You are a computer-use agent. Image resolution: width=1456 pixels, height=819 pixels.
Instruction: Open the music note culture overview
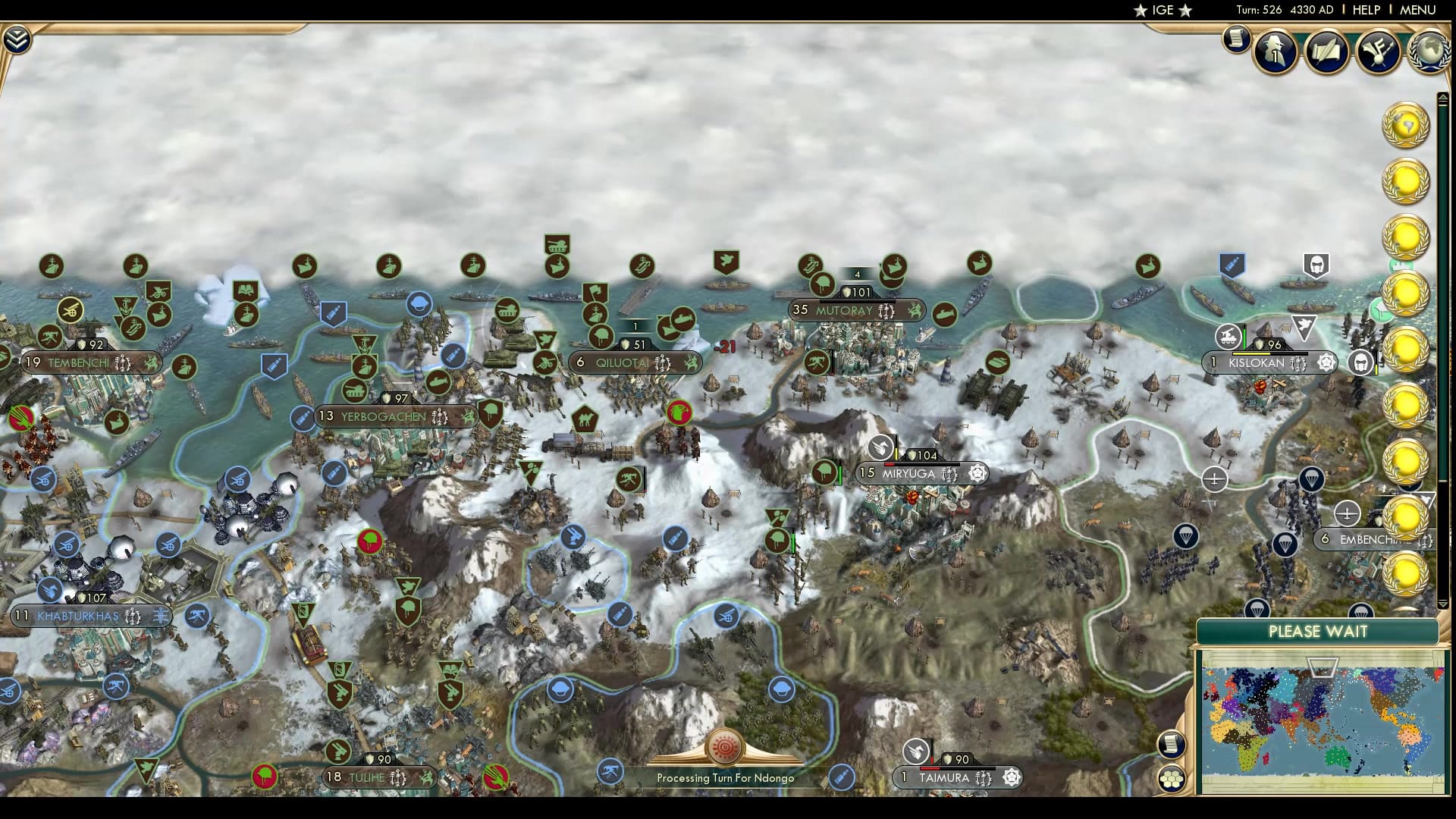1377,52
